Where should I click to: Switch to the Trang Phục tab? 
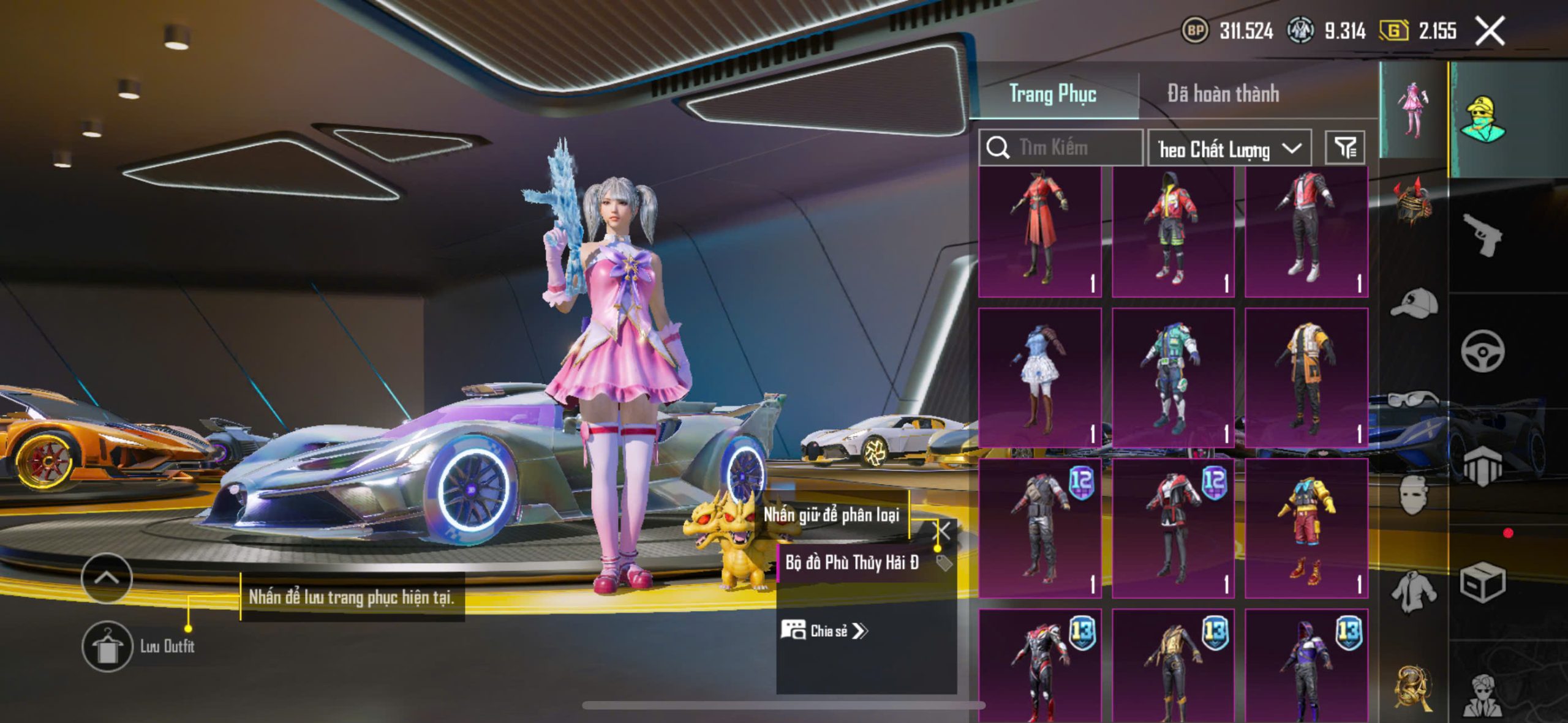pyautogui.click(x=1052, y=94)
